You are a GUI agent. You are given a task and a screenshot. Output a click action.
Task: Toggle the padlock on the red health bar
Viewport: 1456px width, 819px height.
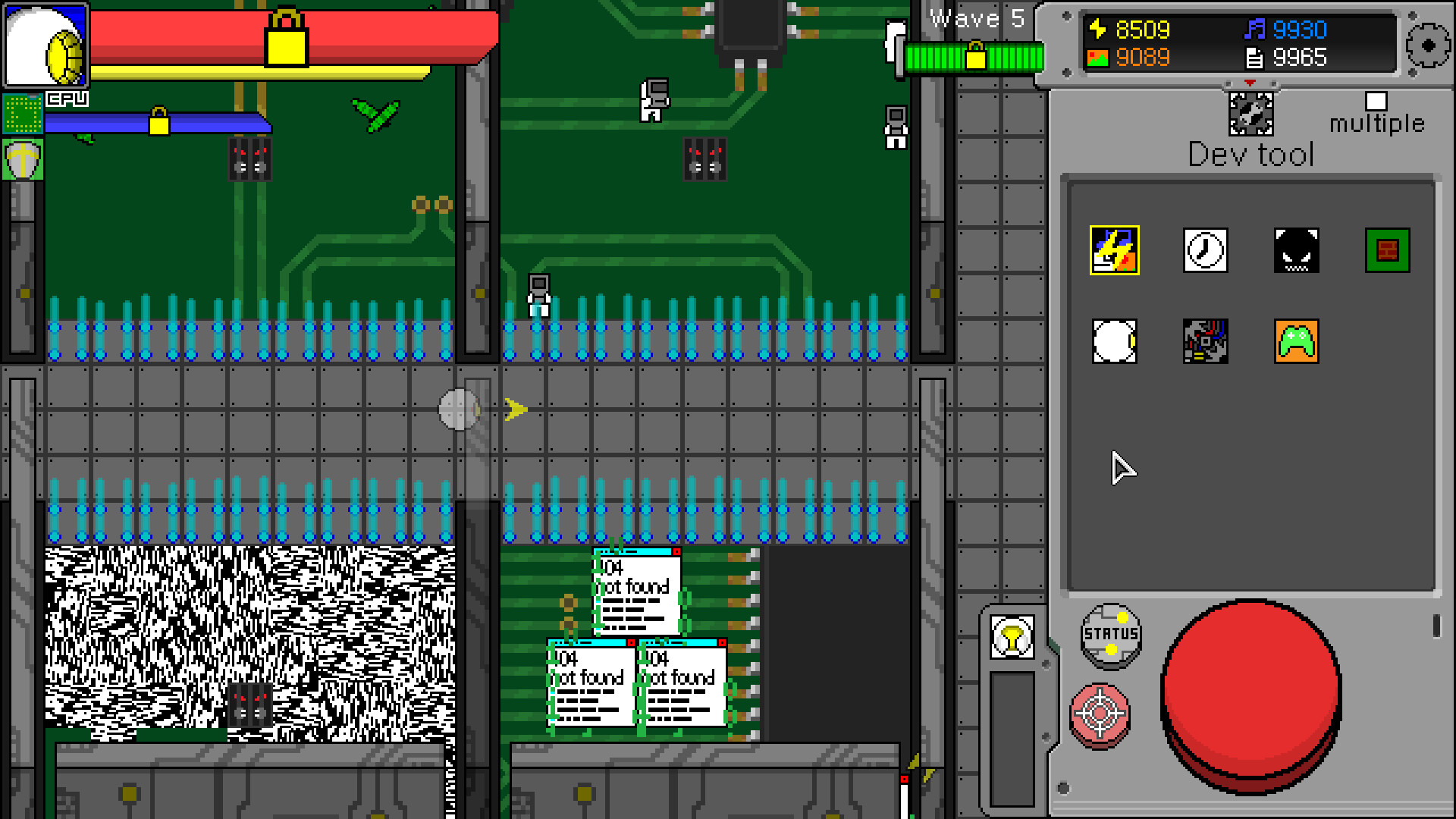click(287, 36)
